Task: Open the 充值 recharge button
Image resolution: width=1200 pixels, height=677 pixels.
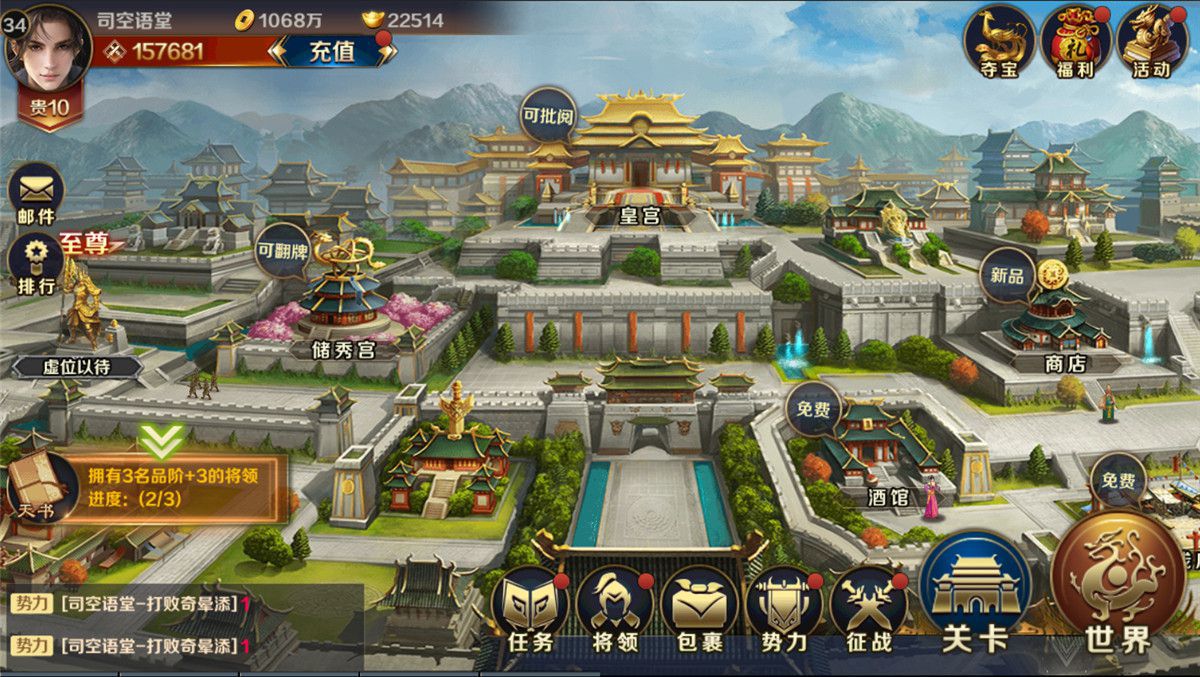Action: 332,52
